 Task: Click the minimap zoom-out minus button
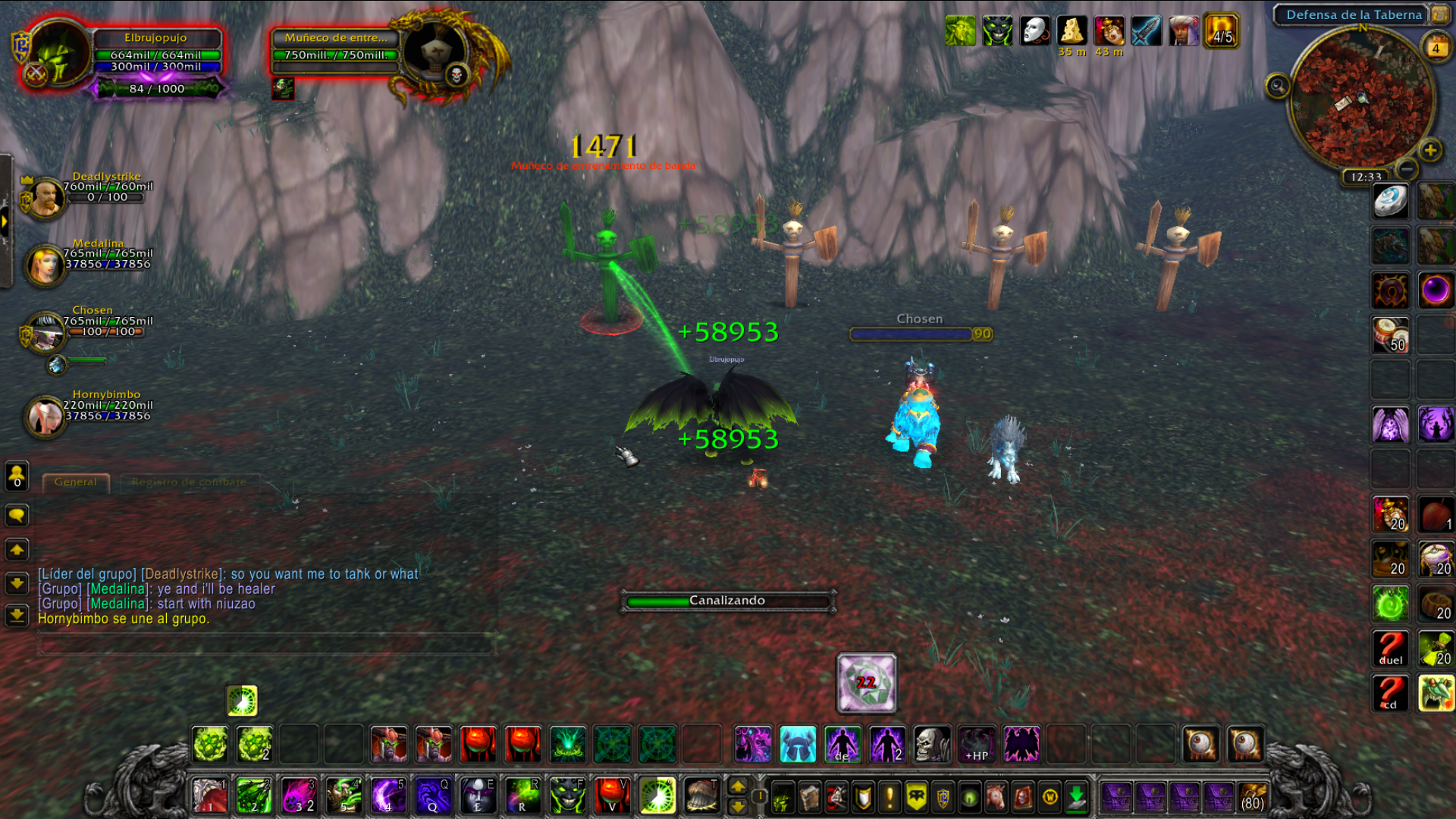click(x=1407, y=168)
